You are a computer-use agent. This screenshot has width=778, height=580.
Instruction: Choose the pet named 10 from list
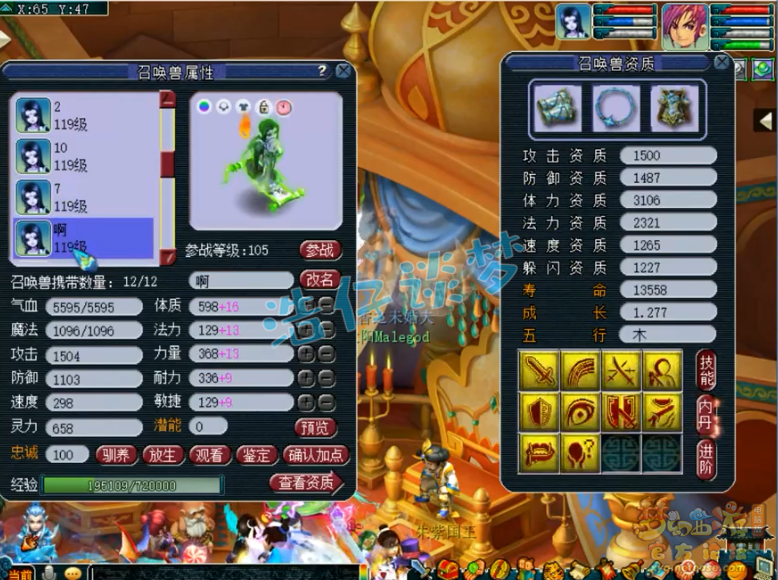pyautogui.click(x=84, y=156)
